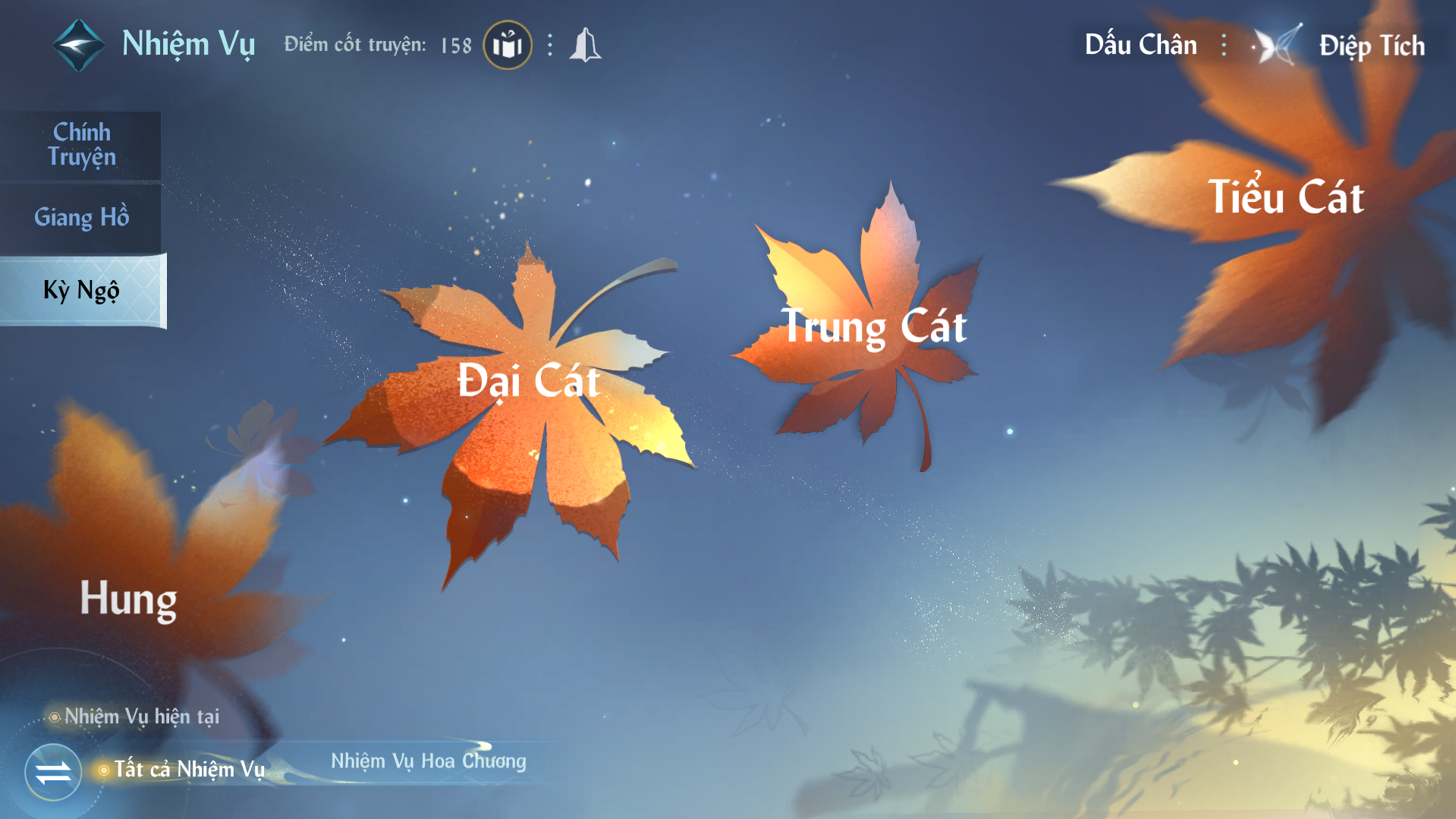Switch to the Giang Hồ tab
The height and width of the screenshot is (819, 1456).
(81, 218)
